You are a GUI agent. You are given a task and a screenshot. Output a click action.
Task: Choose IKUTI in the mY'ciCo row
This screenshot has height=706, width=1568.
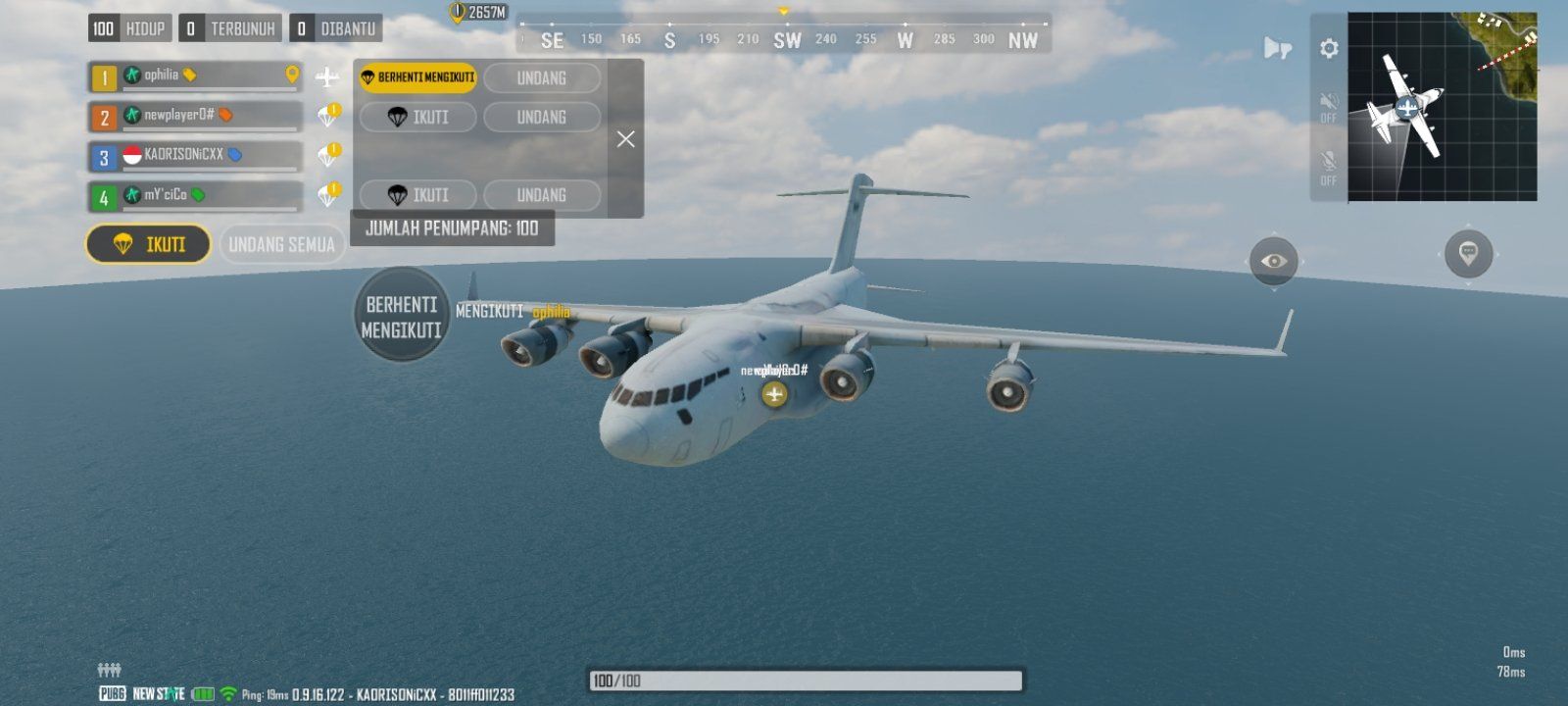coord(418,195)
